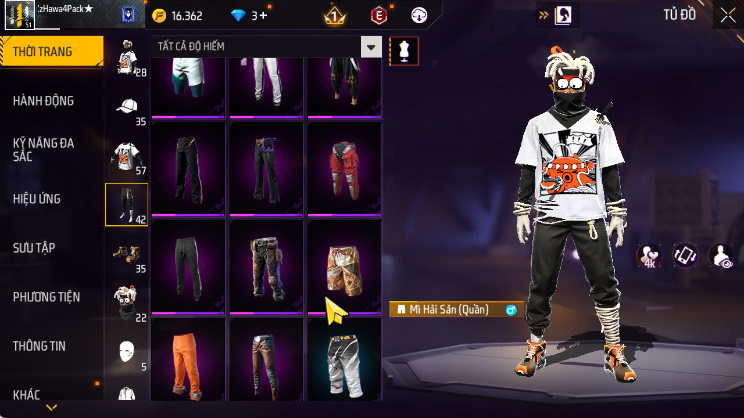744x418 pixels.
Task: Select Kỹ Năng Đa Sắc tab
Action: click(44, 150)
